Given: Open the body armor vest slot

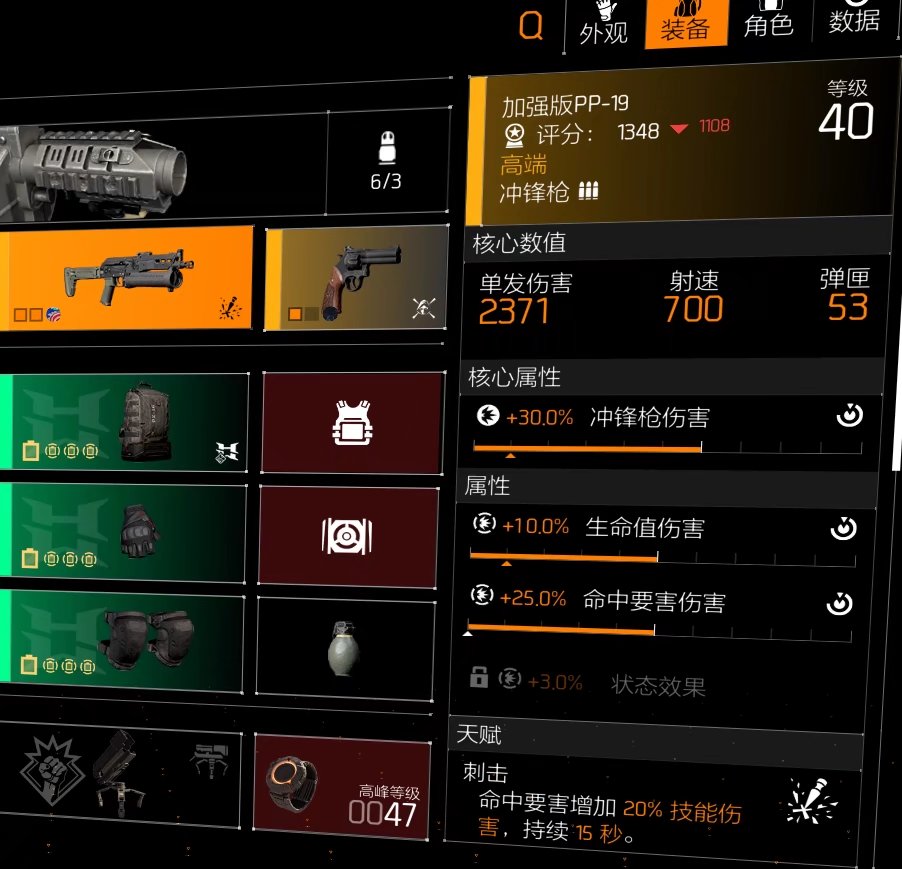Looking at the screenshot, I should (x=351, y=423).
